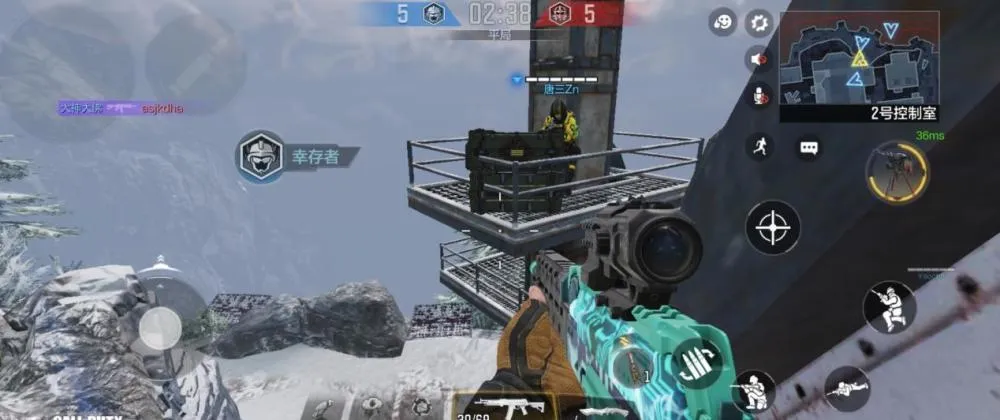Open the quick chat speech bubble

[809, 147]
